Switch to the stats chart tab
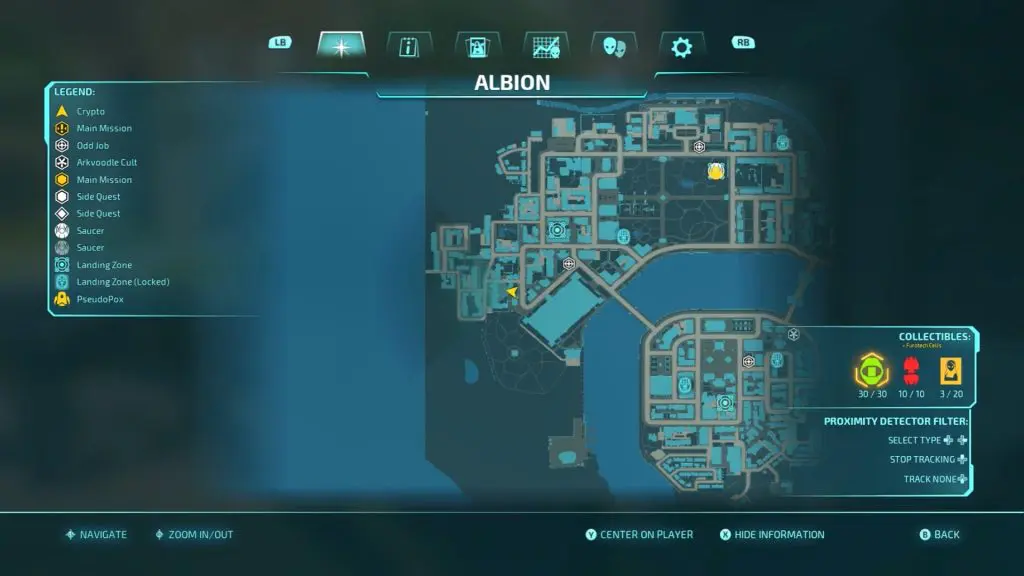This screenshot has height=576, width=1024. [x=545, y=46]
